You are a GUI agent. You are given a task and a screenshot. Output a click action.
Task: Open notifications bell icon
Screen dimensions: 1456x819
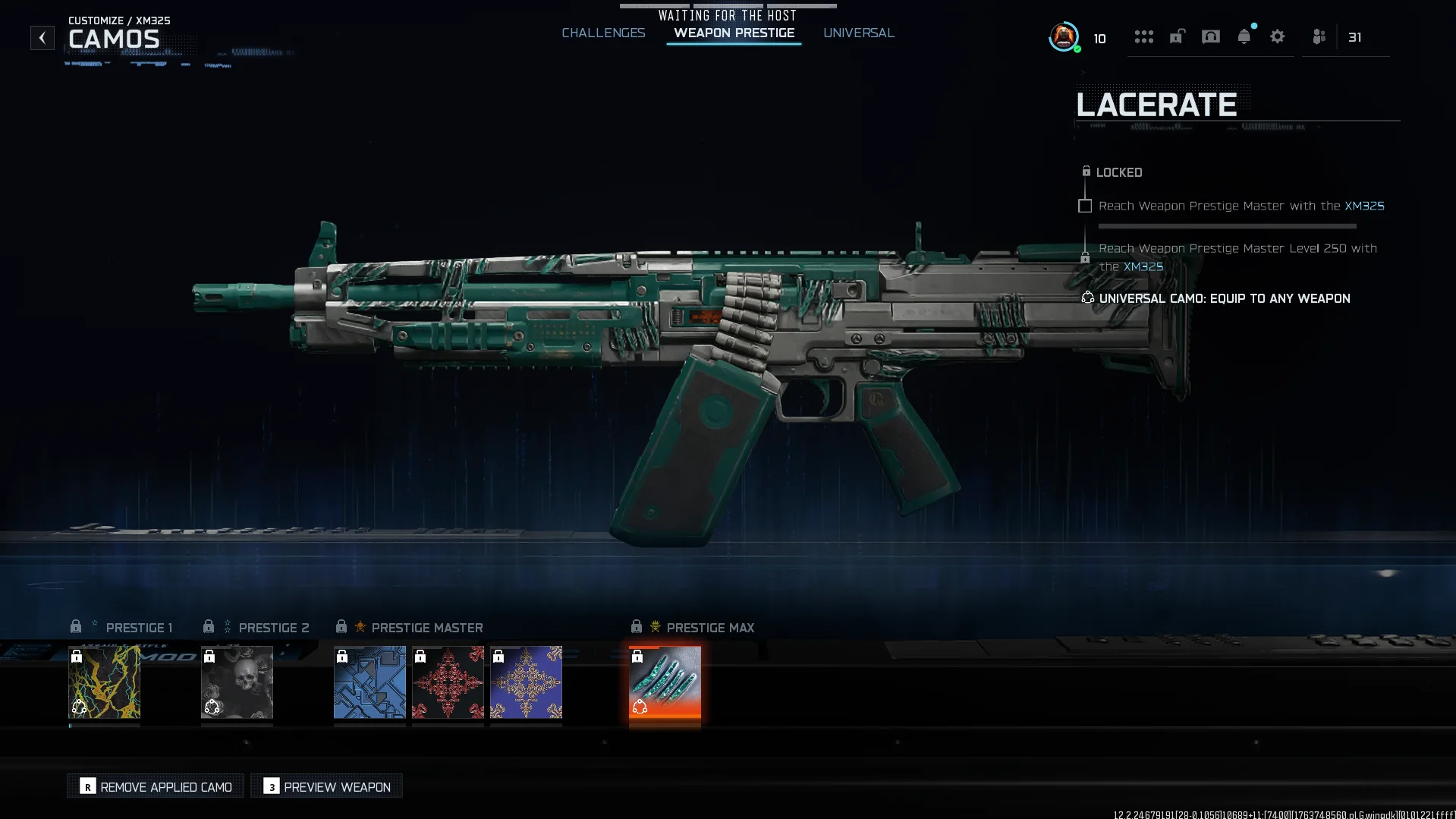pos(1244,37)
